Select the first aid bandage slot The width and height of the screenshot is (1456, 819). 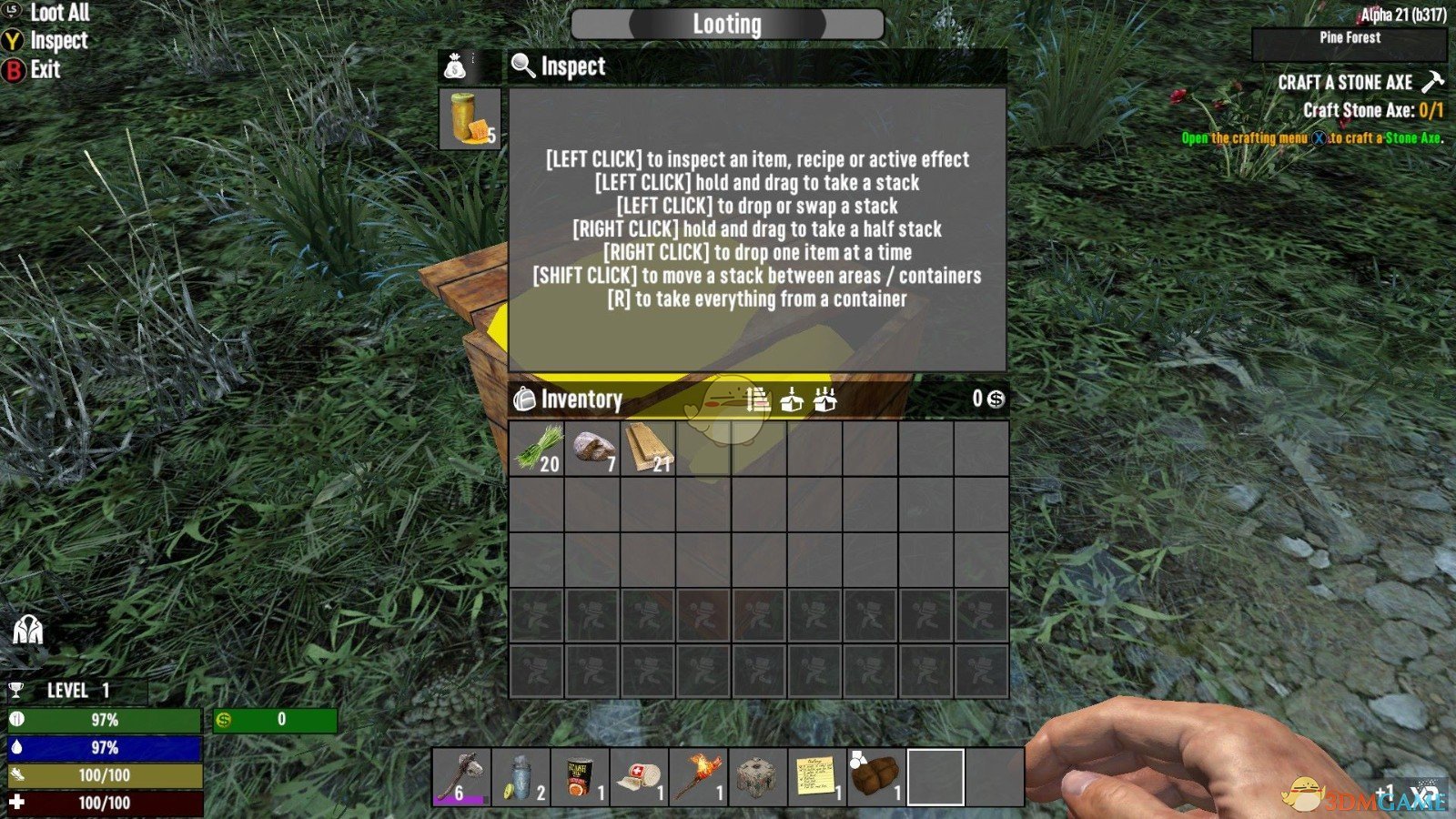(639, 777)
